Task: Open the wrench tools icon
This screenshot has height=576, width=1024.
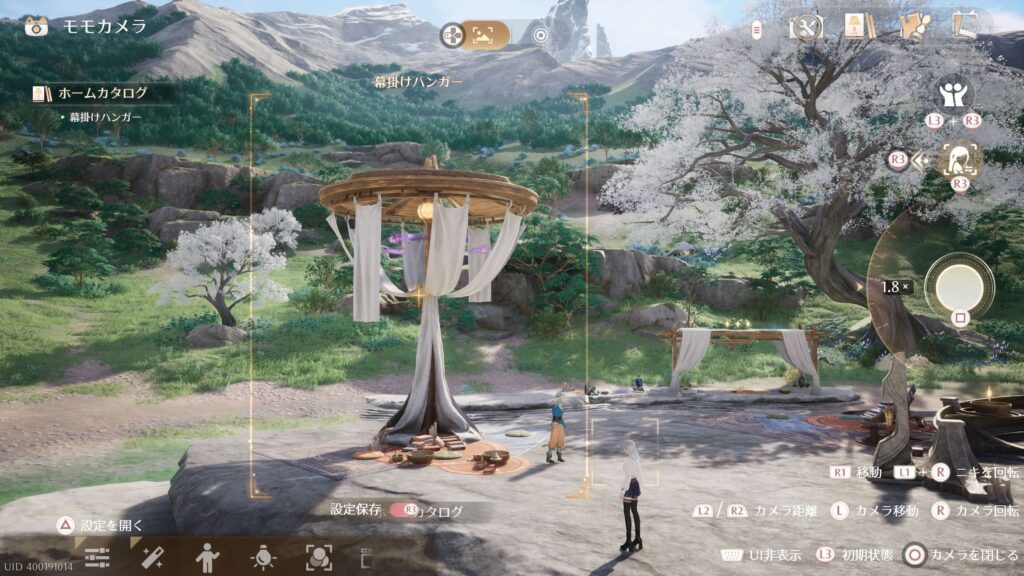Action: coord(804,26)
